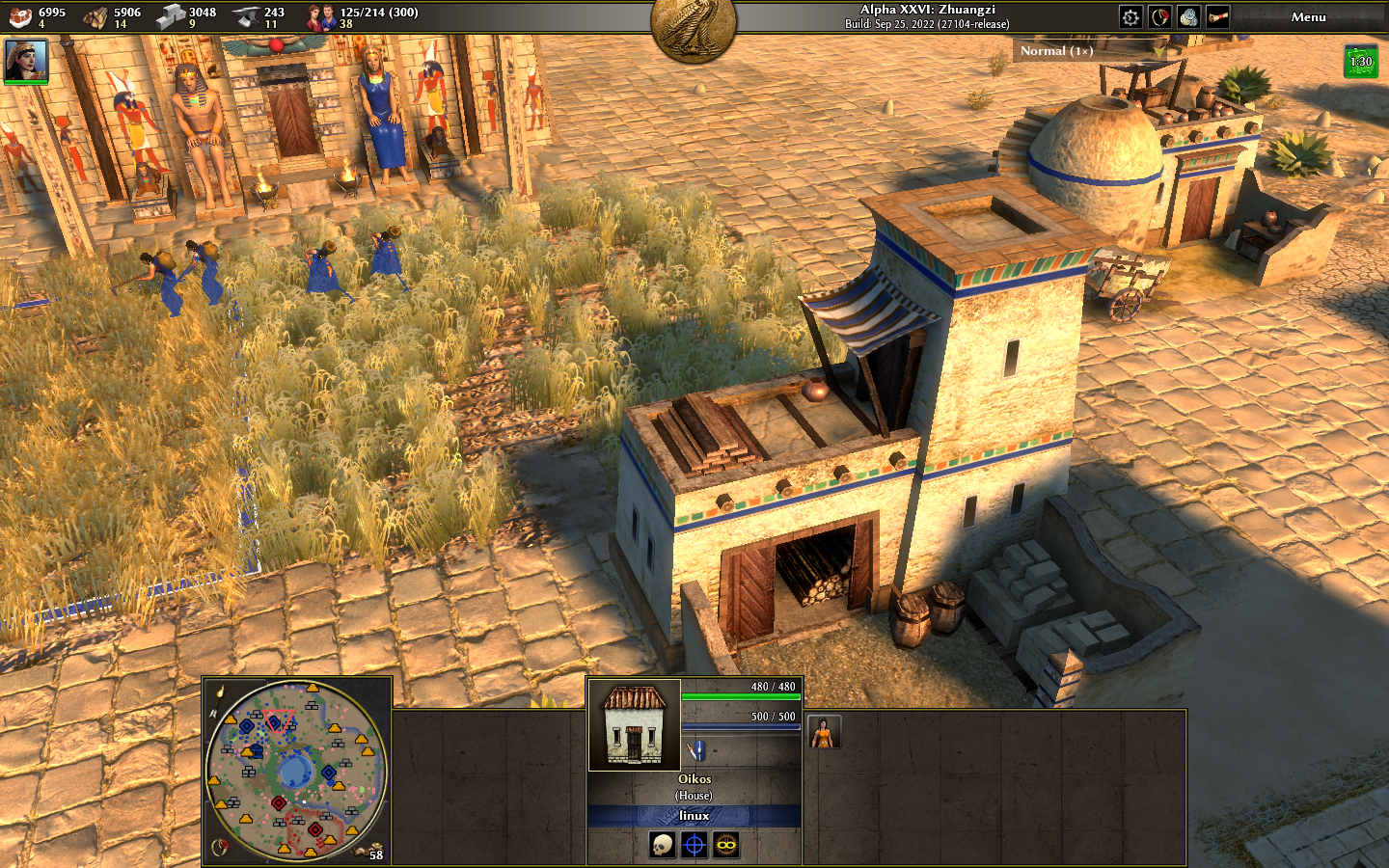The image size is (1389, 868).
Task: Click the Oikos house portrait
Action: [x=634, y=725]
